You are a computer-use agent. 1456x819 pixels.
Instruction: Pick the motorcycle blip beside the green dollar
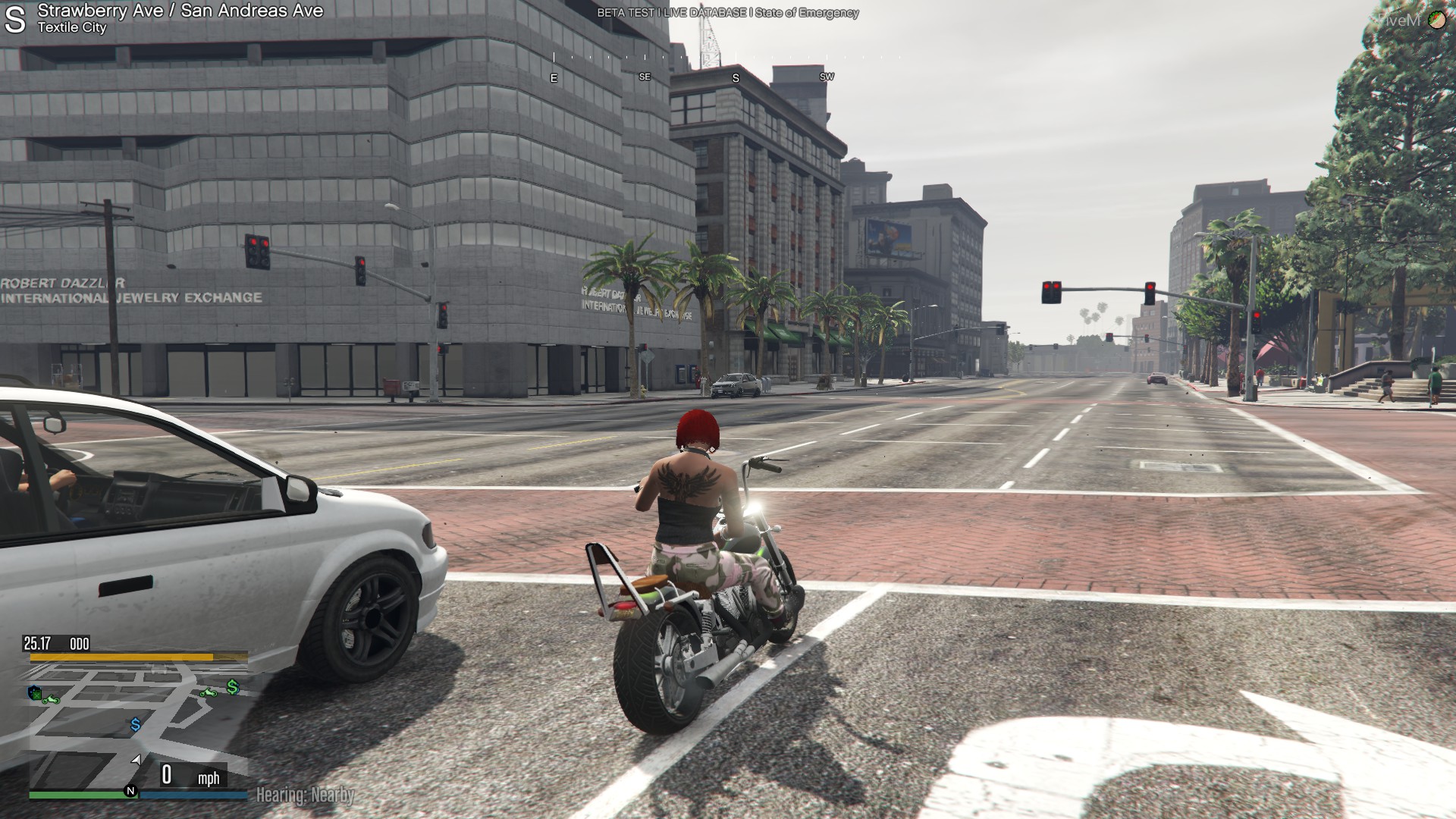pos(209,692)
